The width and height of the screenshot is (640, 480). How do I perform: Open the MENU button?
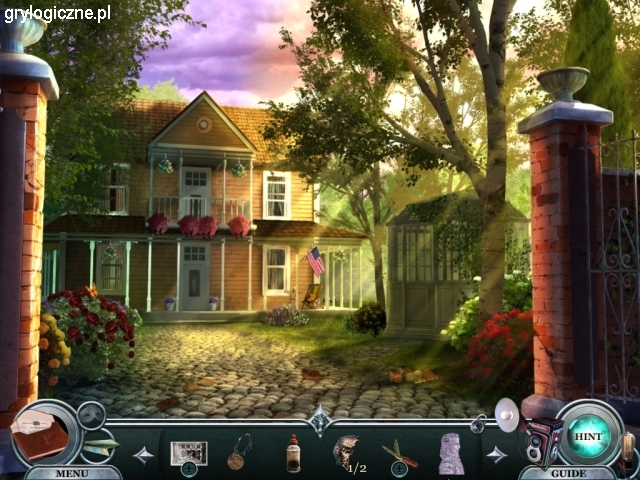71,473
